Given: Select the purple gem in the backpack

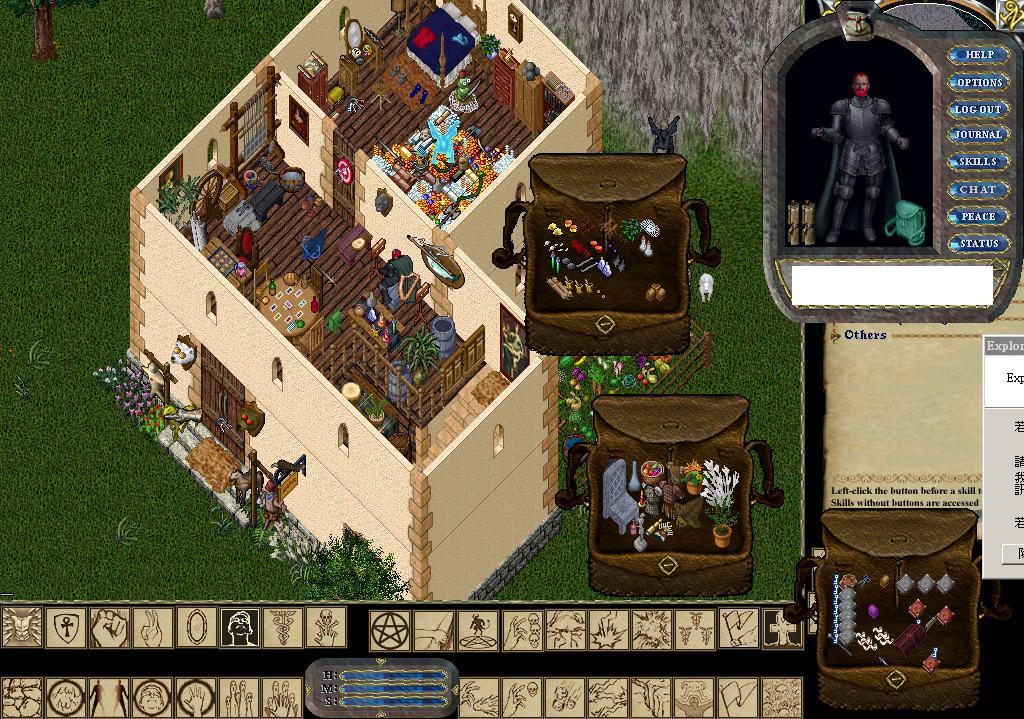Looking at the screenshot, I should (872, 611).
